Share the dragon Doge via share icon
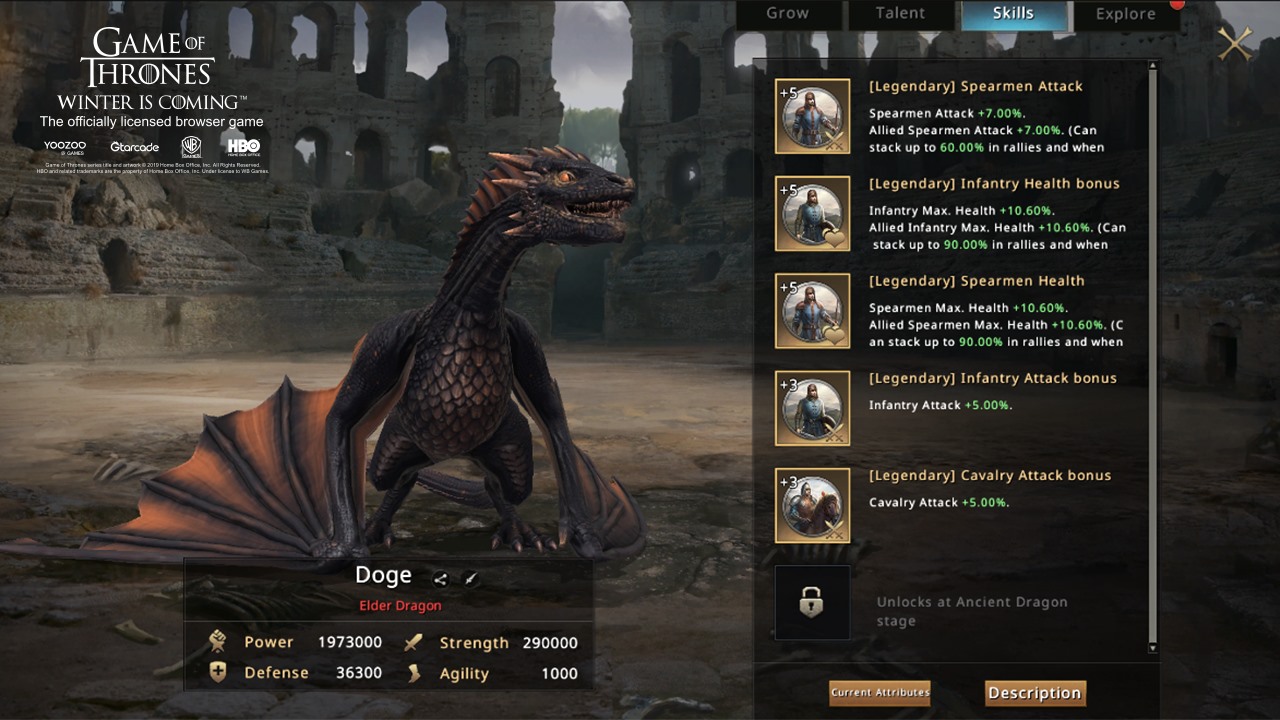The height and width of the screenshot is (720, 1280). pos(441,578)
